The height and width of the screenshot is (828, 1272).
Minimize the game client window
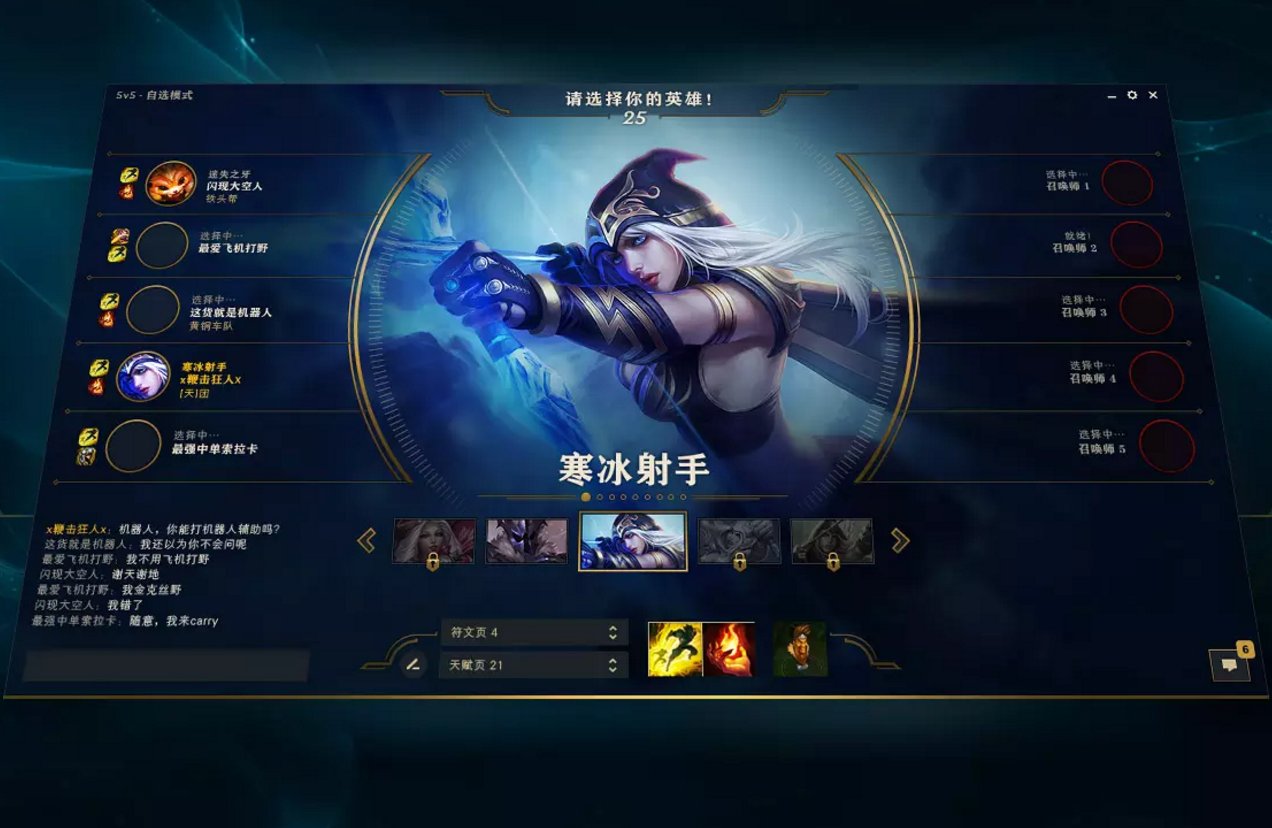click(1112, 96)
